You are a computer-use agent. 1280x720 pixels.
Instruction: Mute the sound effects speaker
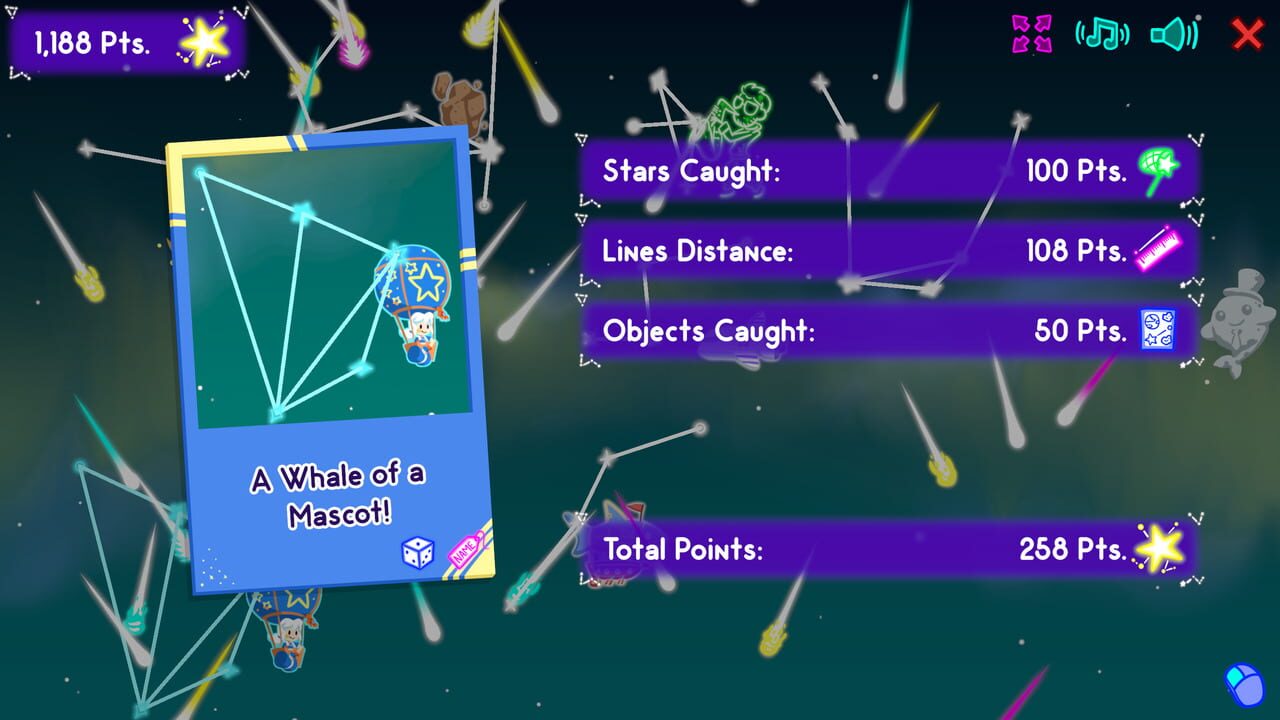(x=1176, y=31)
